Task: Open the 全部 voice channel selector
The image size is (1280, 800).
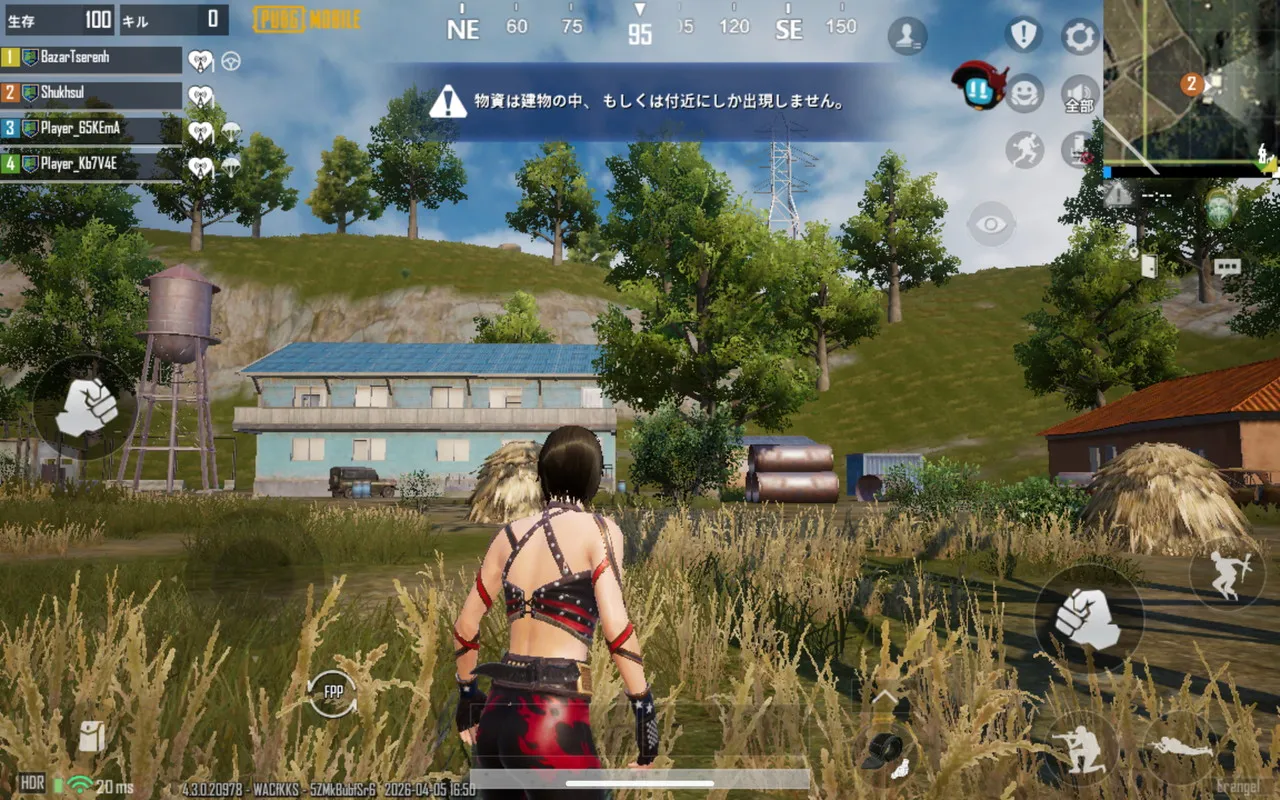Action: [x=1078, y=104]
